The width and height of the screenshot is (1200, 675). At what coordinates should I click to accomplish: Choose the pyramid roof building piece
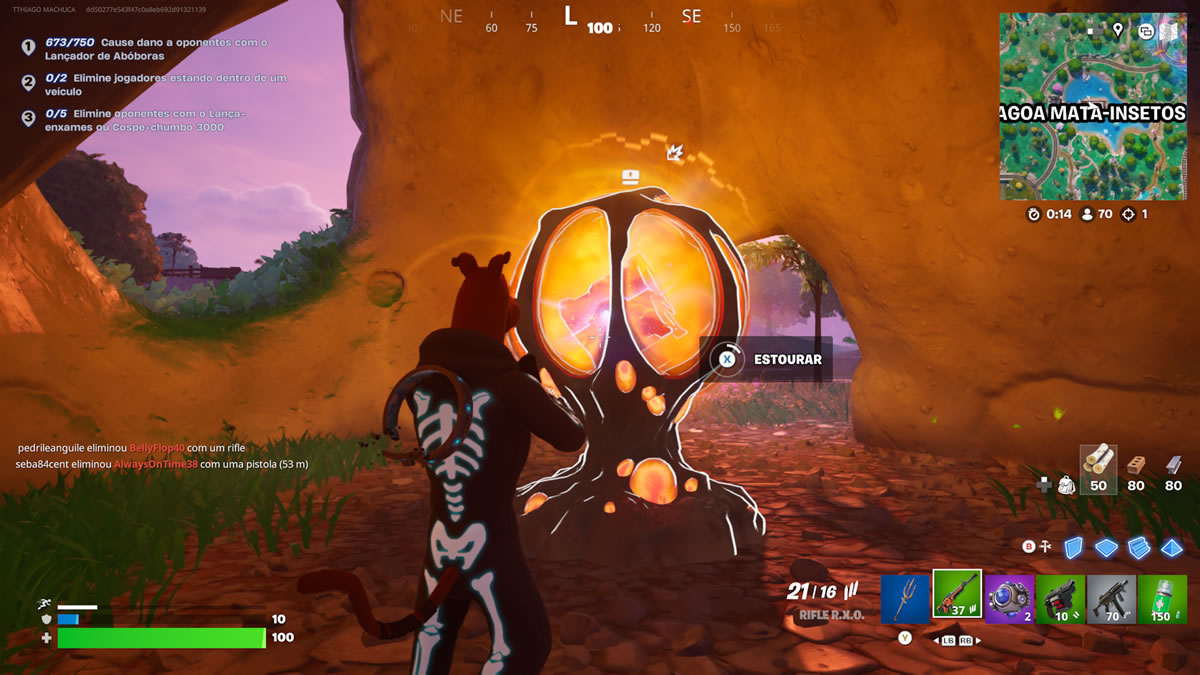point(1172,547)
